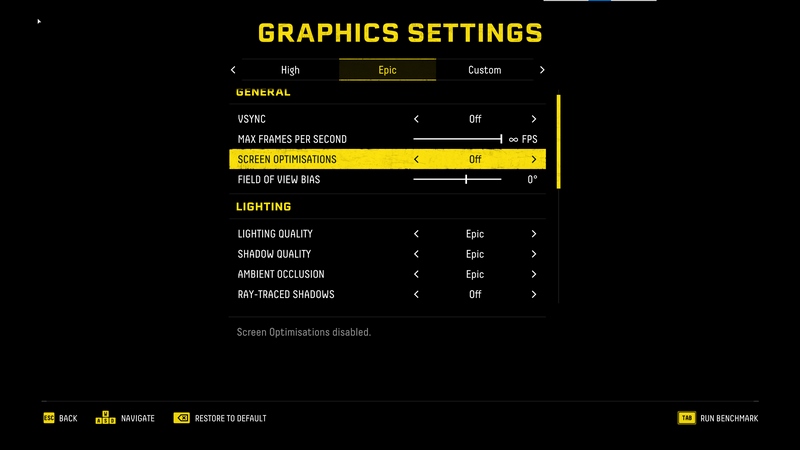
Task: Lower Lighting Quality with its left arrow
Action: click(416, 234)
